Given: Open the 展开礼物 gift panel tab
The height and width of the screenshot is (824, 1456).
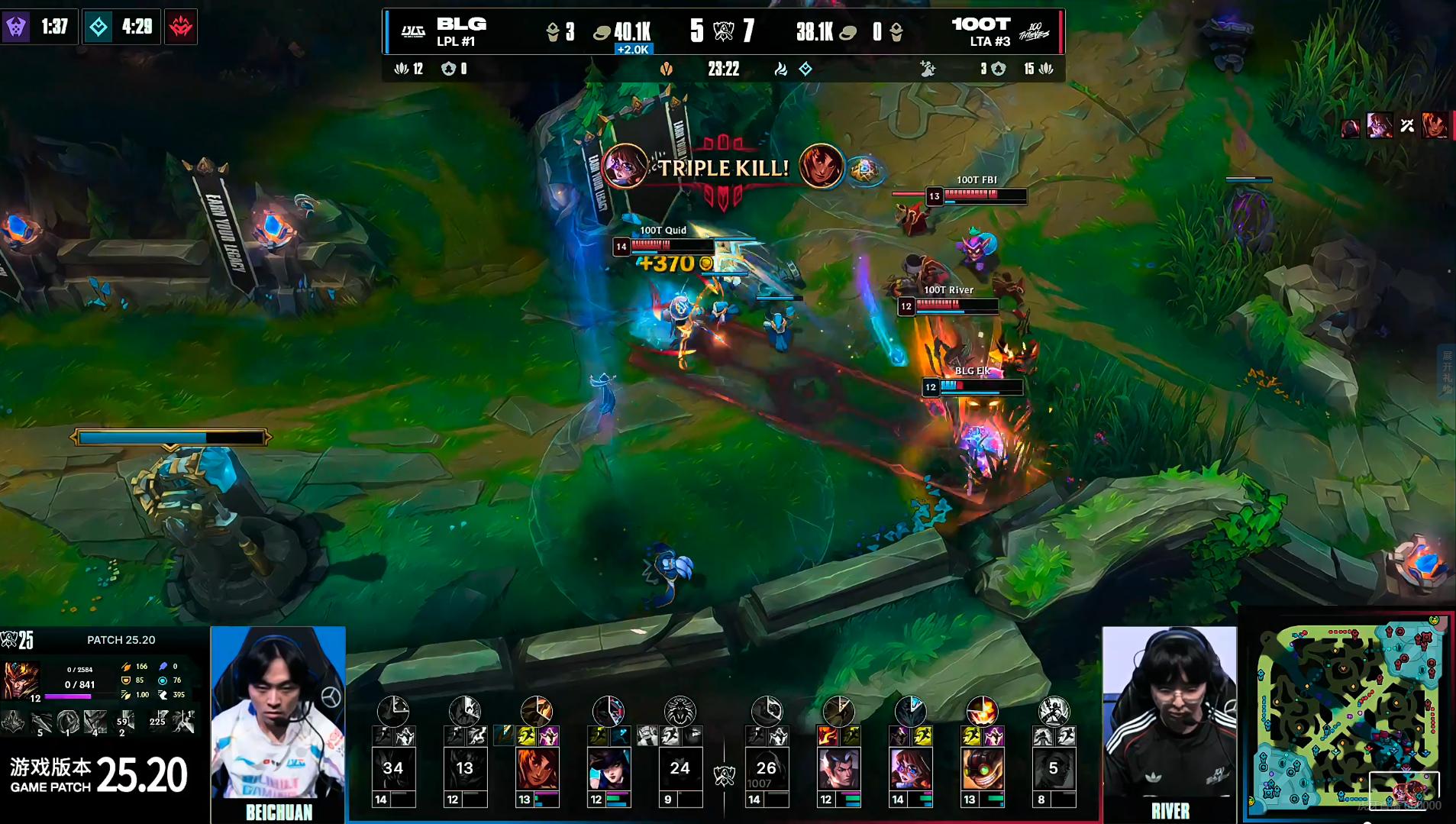Looking at the screenshot, I should [1447, 373].
